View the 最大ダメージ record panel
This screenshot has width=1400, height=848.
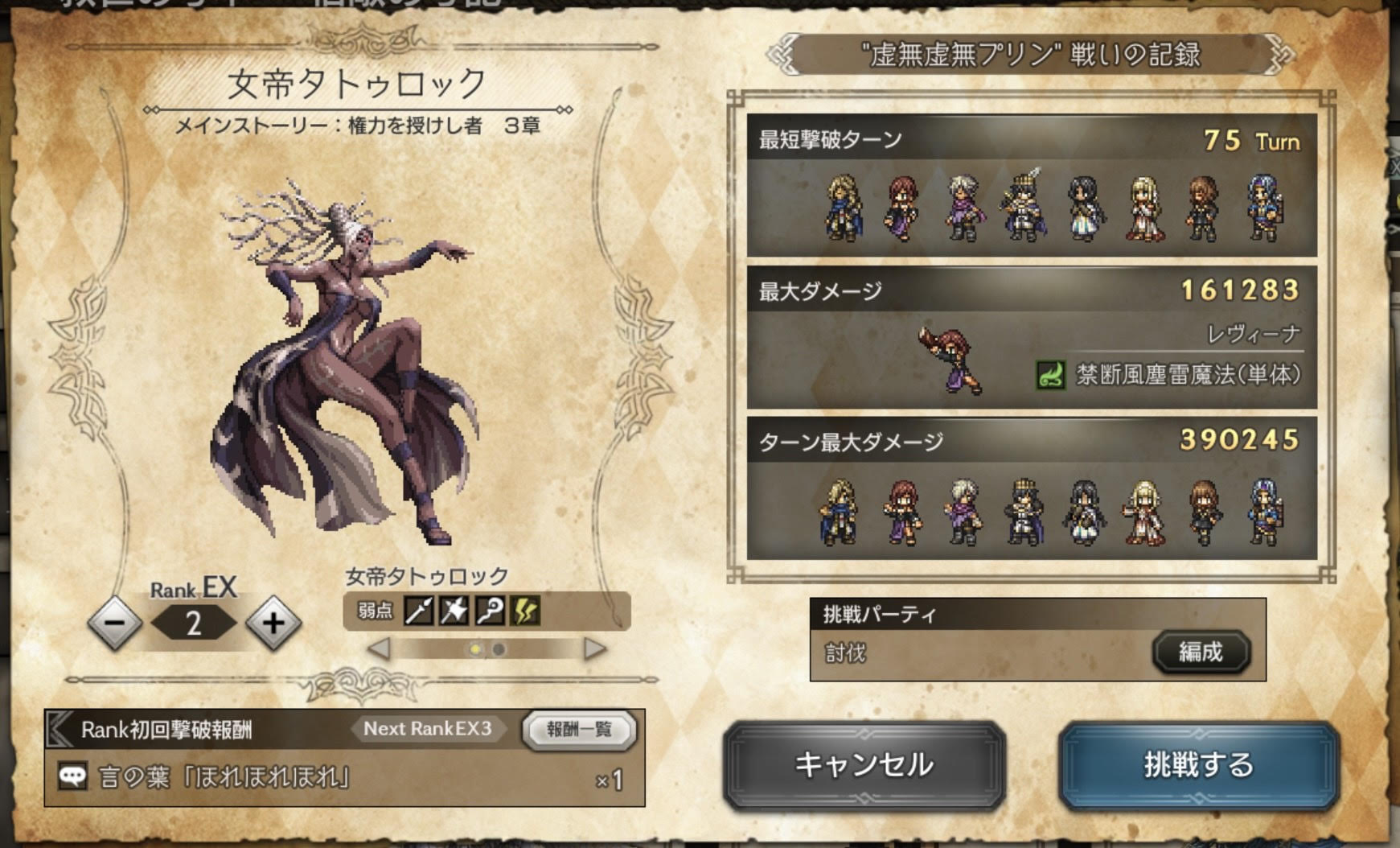(1031, 338)
